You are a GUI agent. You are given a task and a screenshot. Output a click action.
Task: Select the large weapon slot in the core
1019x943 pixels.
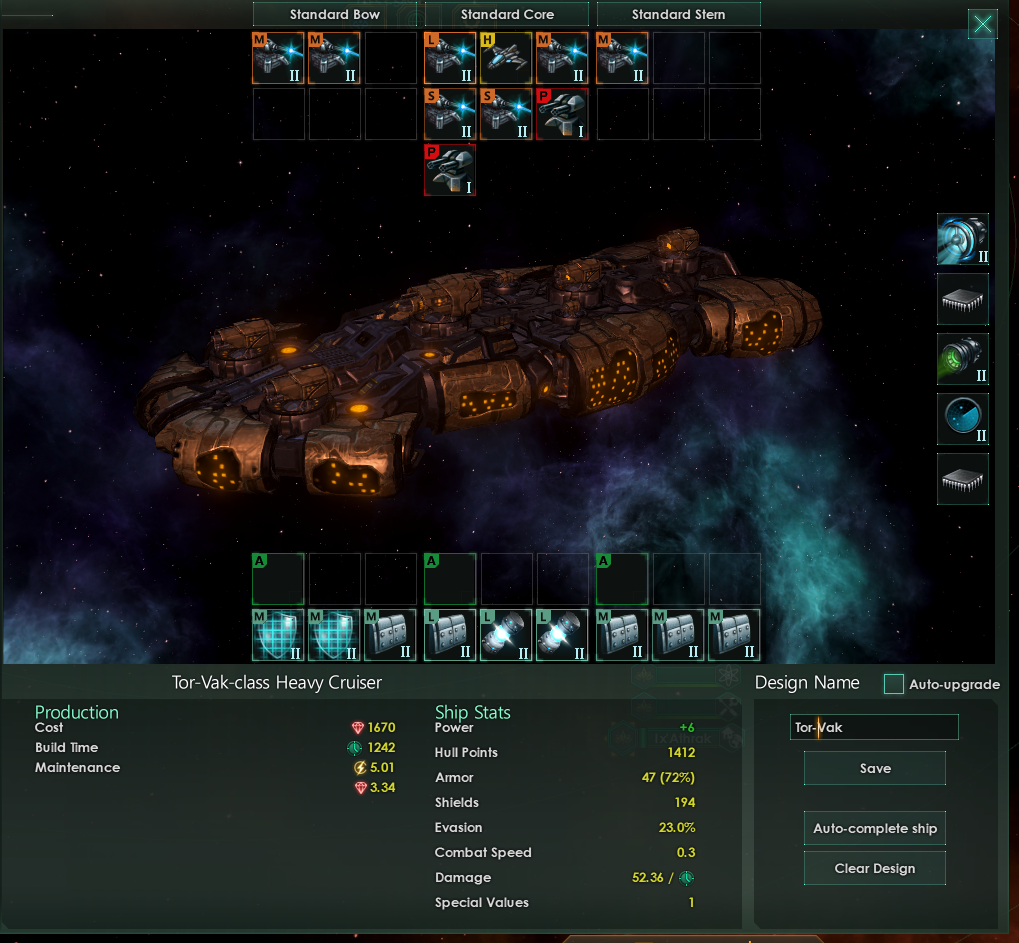tap(450, 58)
